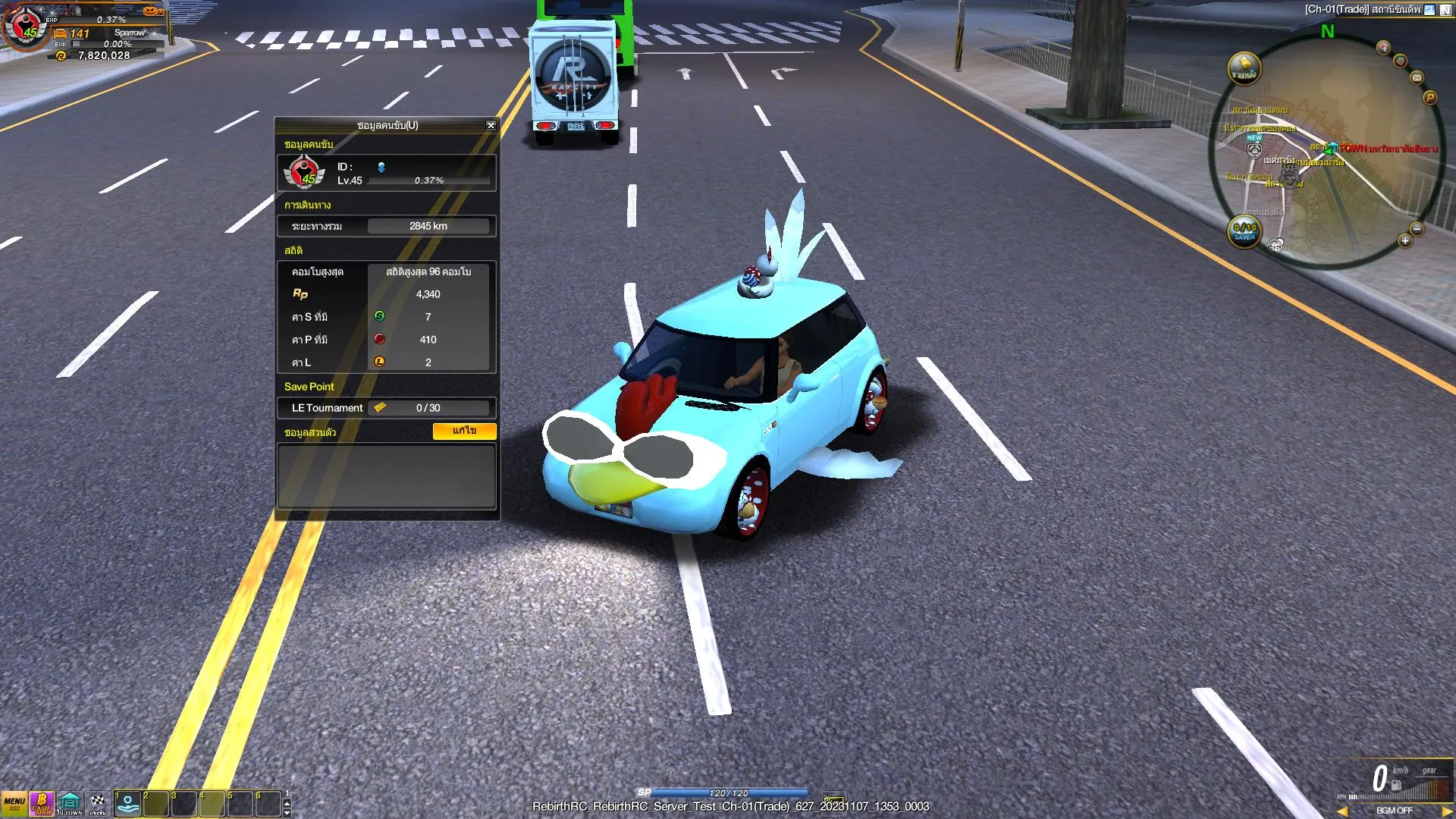Click the yellow P icon by minimap
This screenshot has width=1456, height=819.
[1430, 98]
